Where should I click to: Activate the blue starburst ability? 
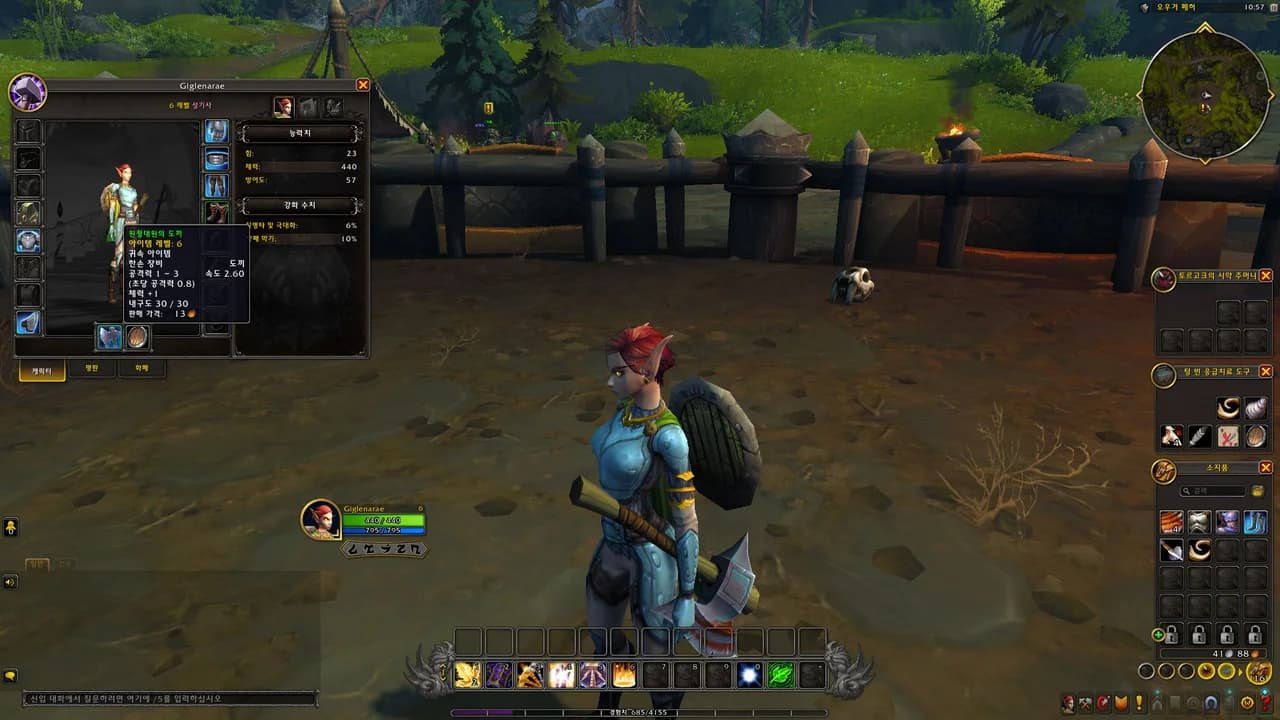pyautogui.click(x=749, y=676)
